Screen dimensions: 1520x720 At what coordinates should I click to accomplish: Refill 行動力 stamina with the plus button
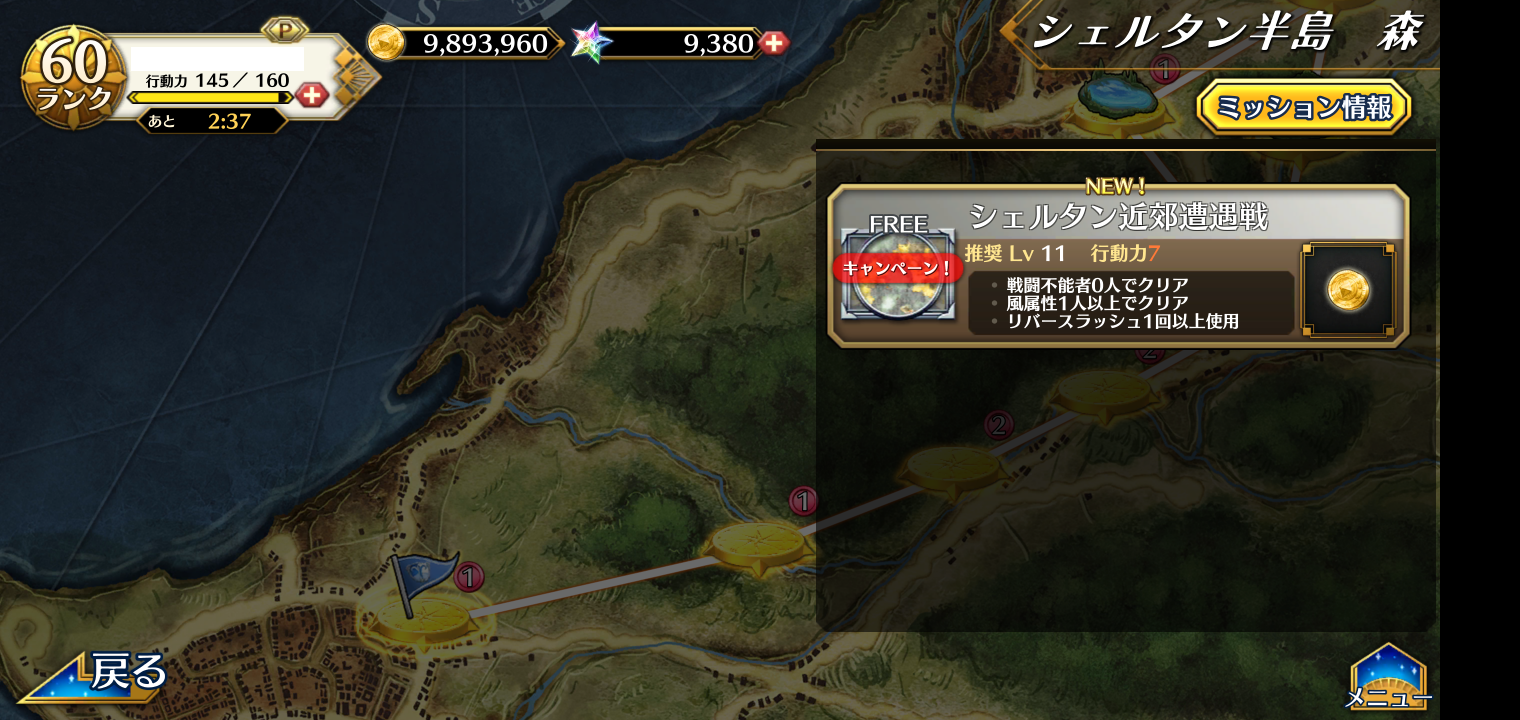tap(312, 95)
